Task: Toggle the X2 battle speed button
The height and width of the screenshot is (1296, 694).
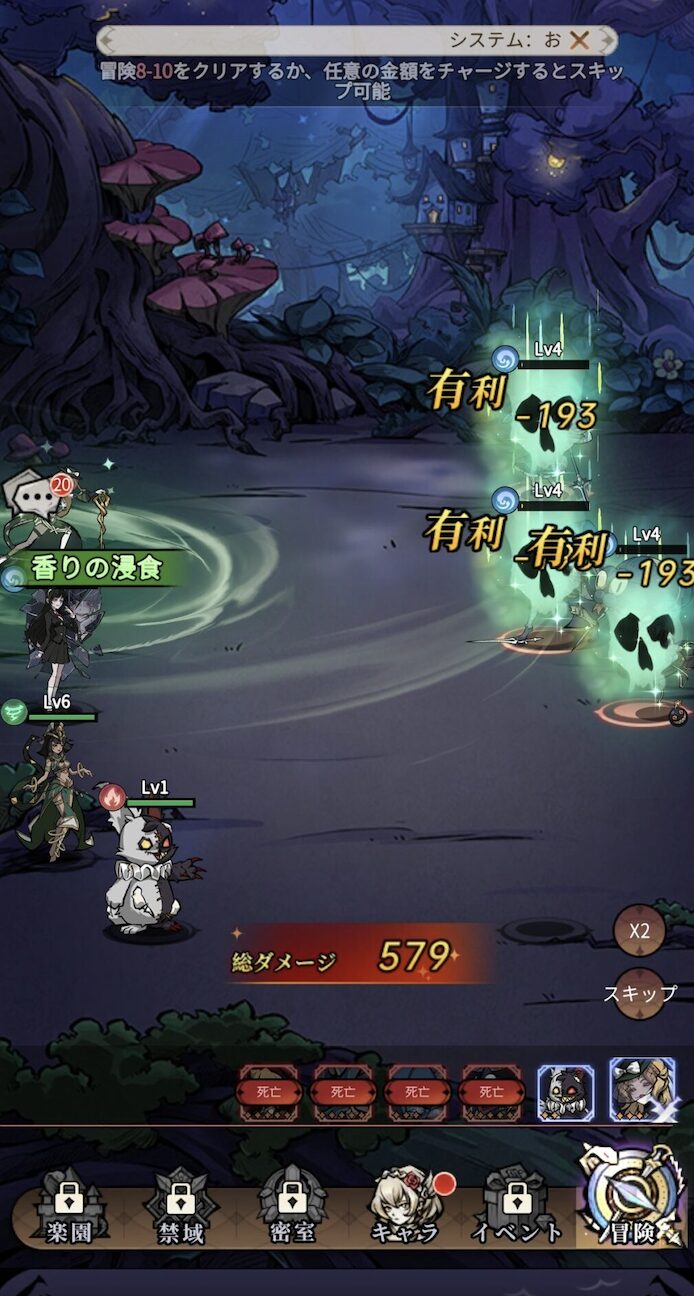Action: pyautogui.click(x=639, y=931)
